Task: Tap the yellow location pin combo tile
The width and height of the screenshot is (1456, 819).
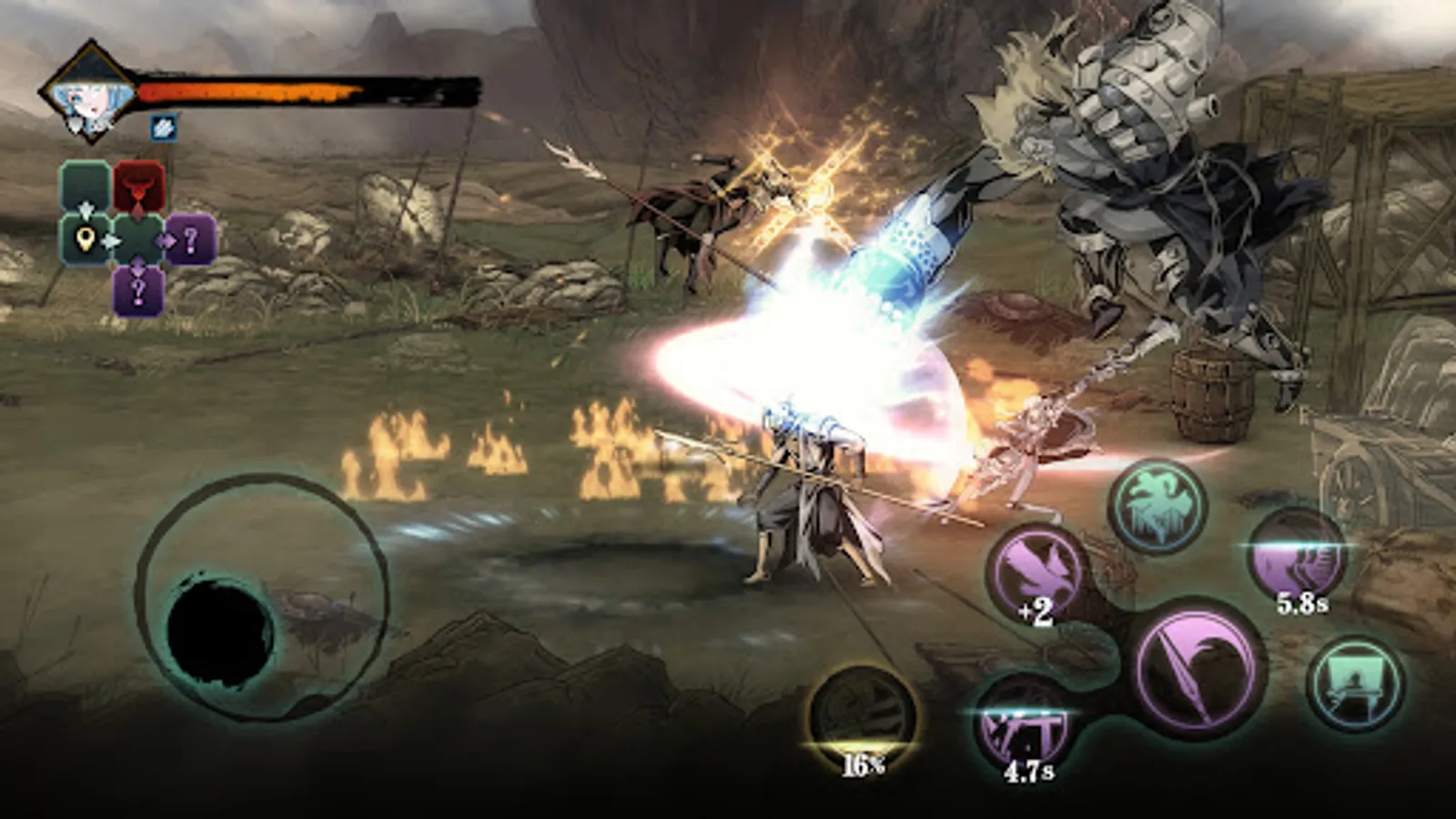Action: (85, 240)
